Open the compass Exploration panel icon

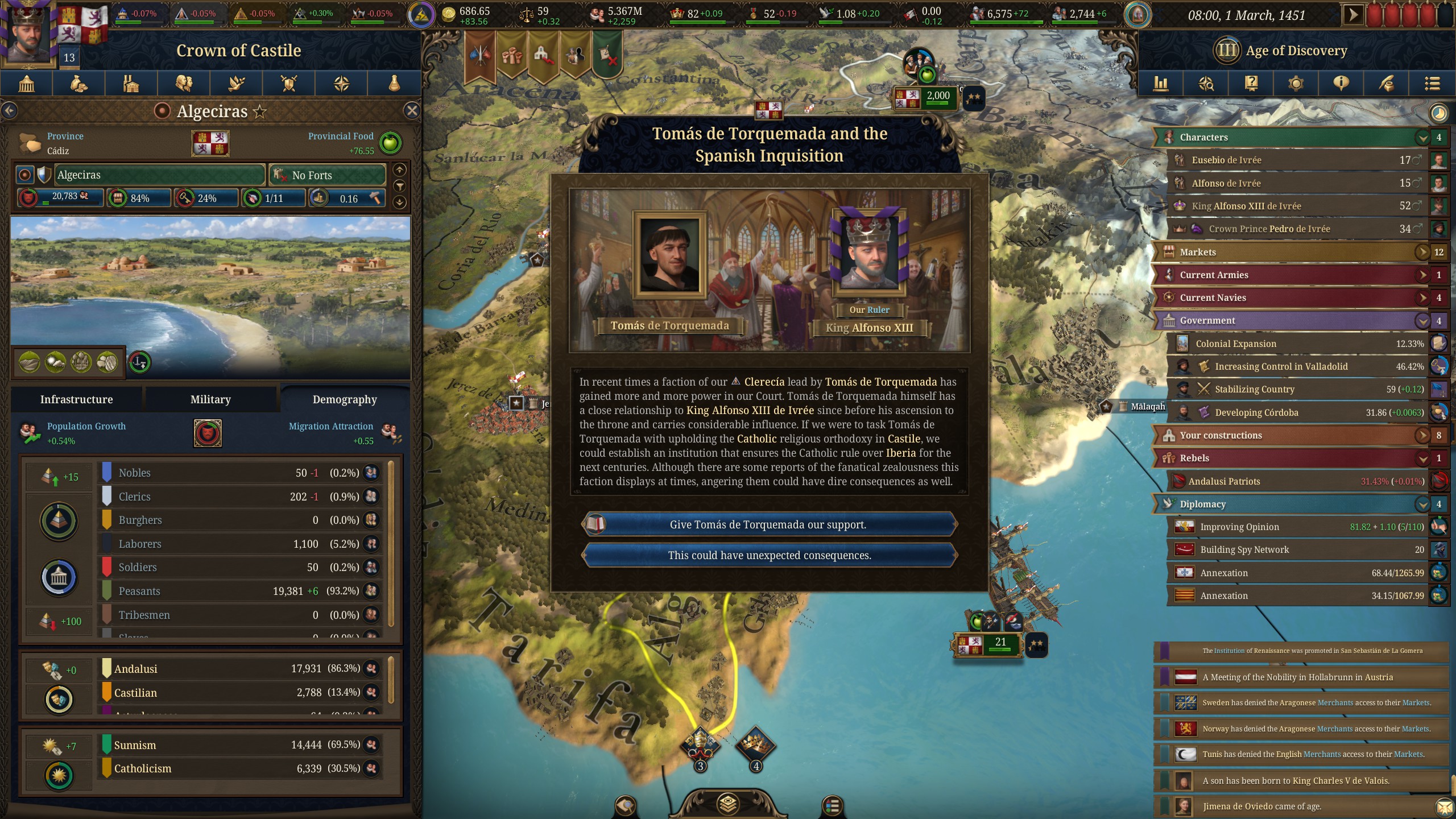pos(341,84)
